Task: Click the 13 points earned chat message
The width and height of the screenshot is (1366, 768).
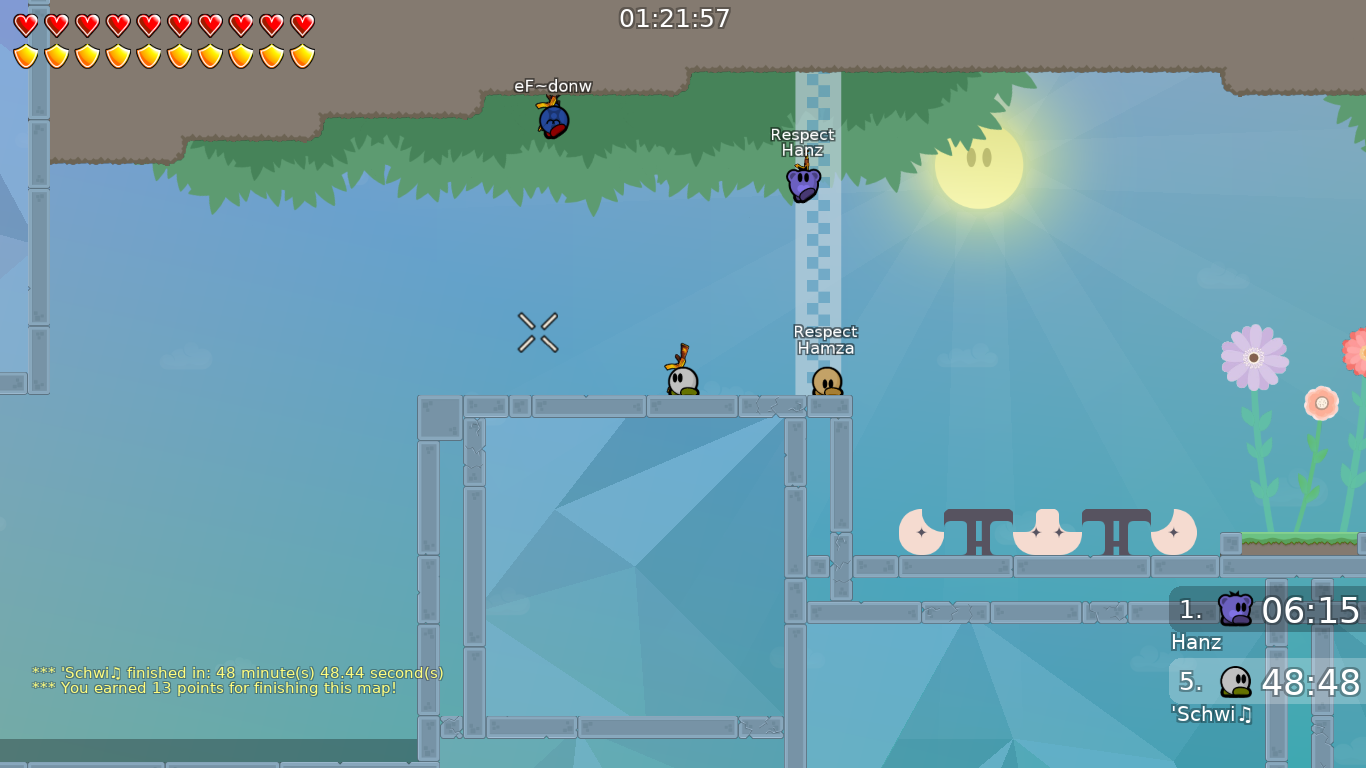Action: tap(214, 689)
